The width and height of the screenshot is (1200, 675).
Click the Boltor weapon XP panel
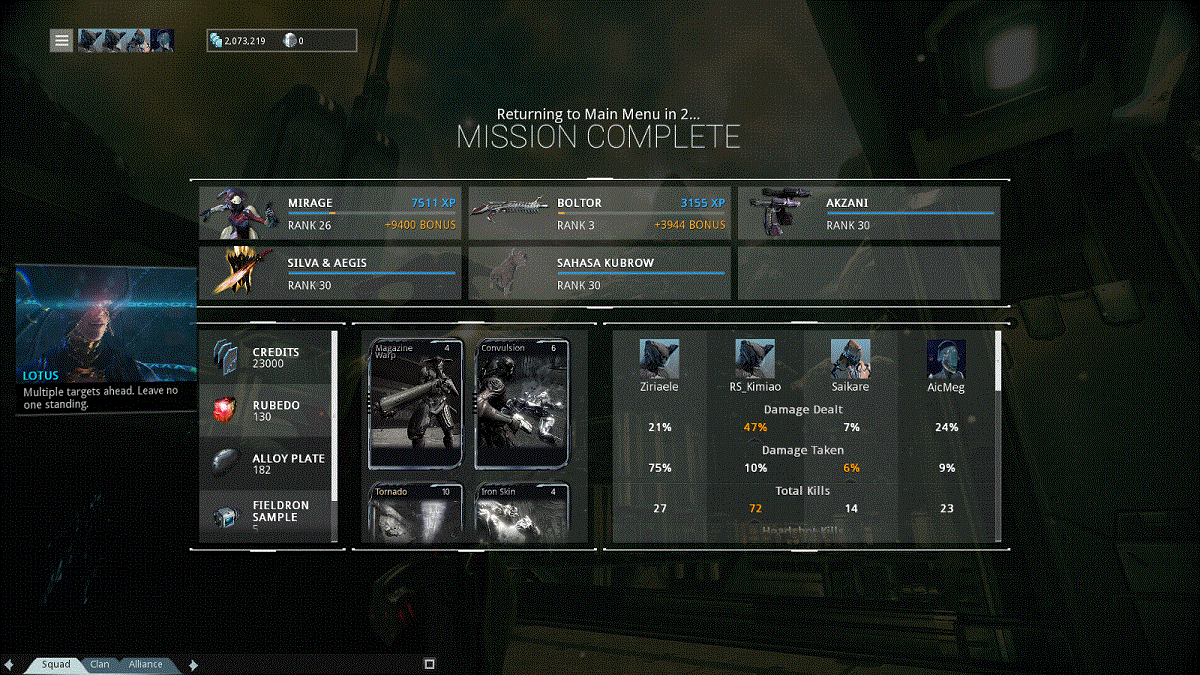(x=599, y=213)
